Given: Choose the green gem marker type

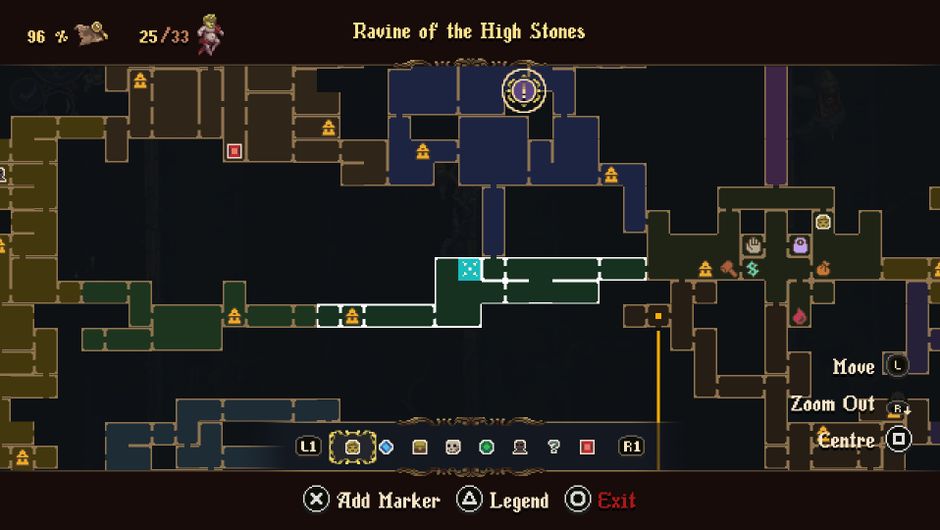Looking at the screenshot, I should (x=487, y=447).
